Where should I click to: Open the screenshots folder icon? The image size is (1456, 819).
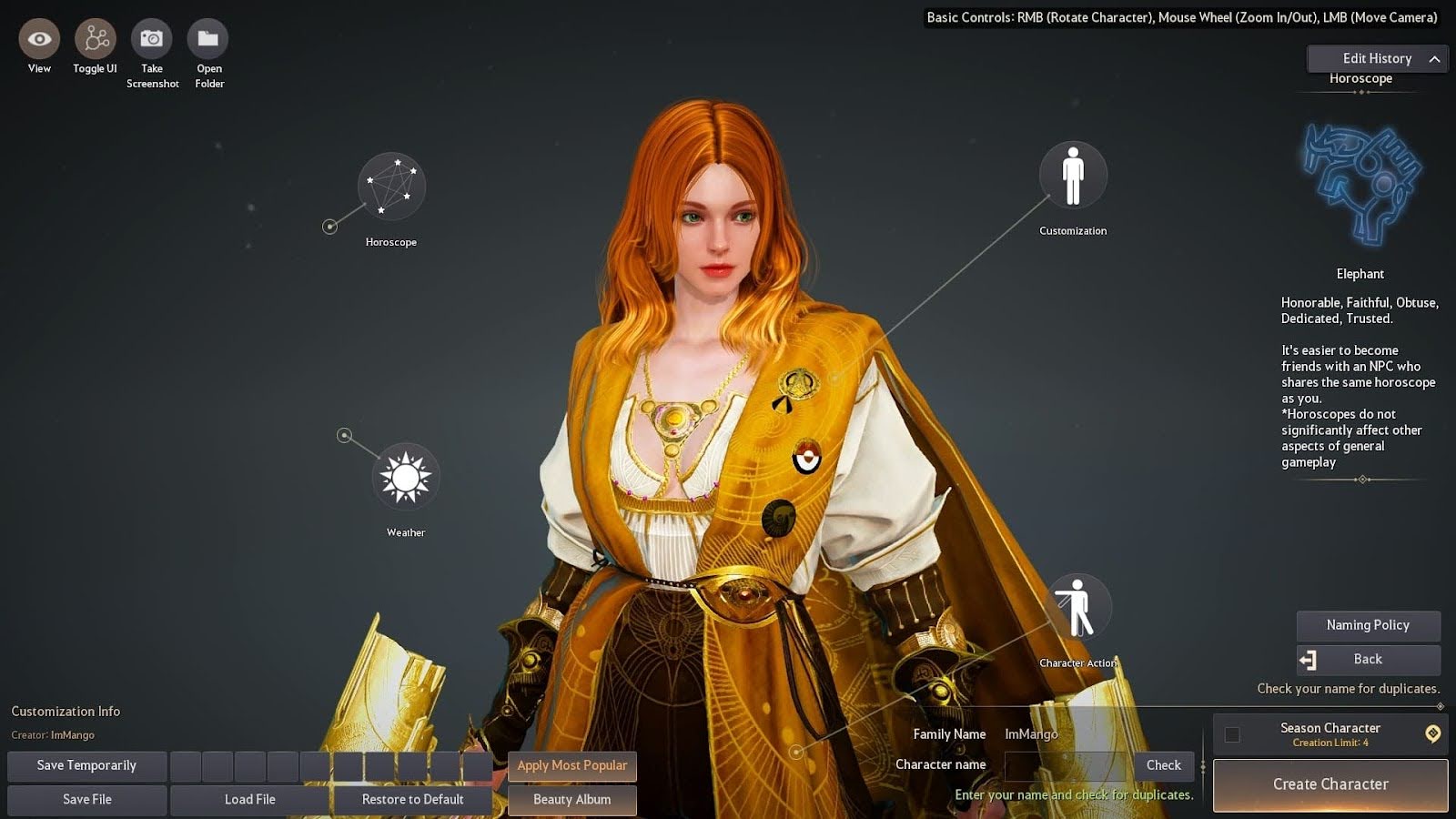(x=208, y=38)
